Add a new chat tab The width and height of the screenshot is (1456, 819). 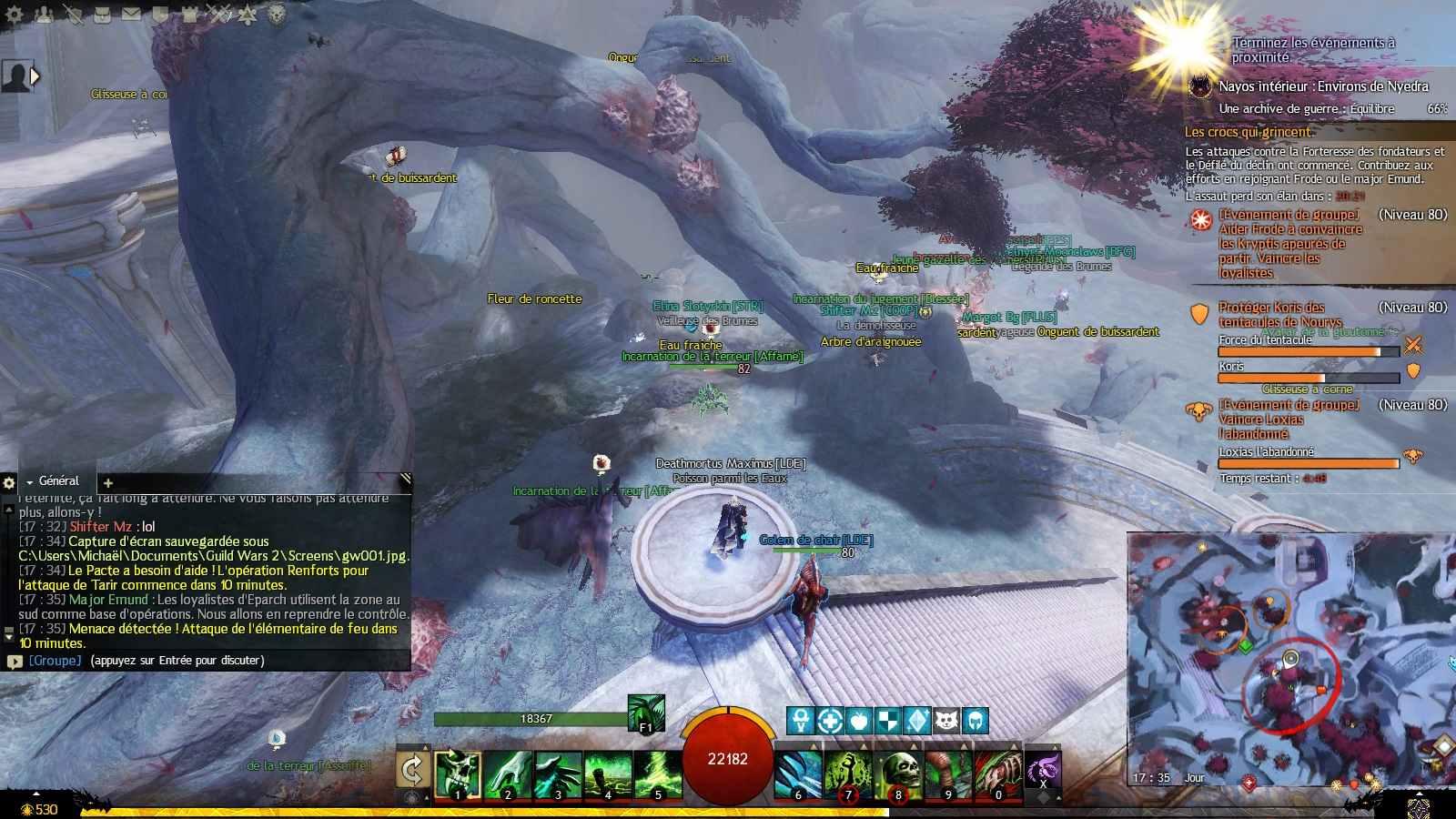tap(107, 483)
